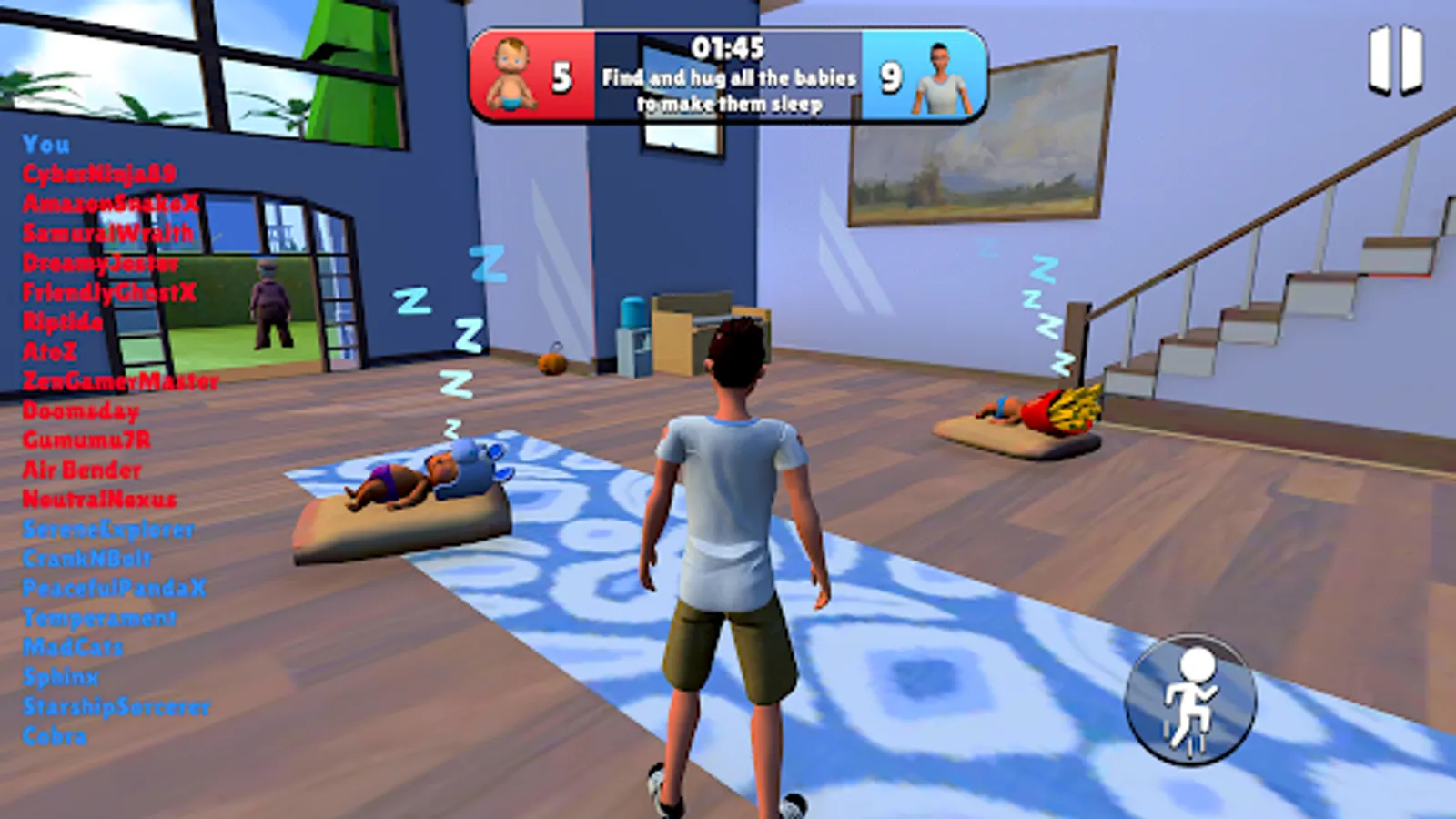Click the Doomsday player name
The height and width of the screenshot is (819, 1456).
point(80,411)
